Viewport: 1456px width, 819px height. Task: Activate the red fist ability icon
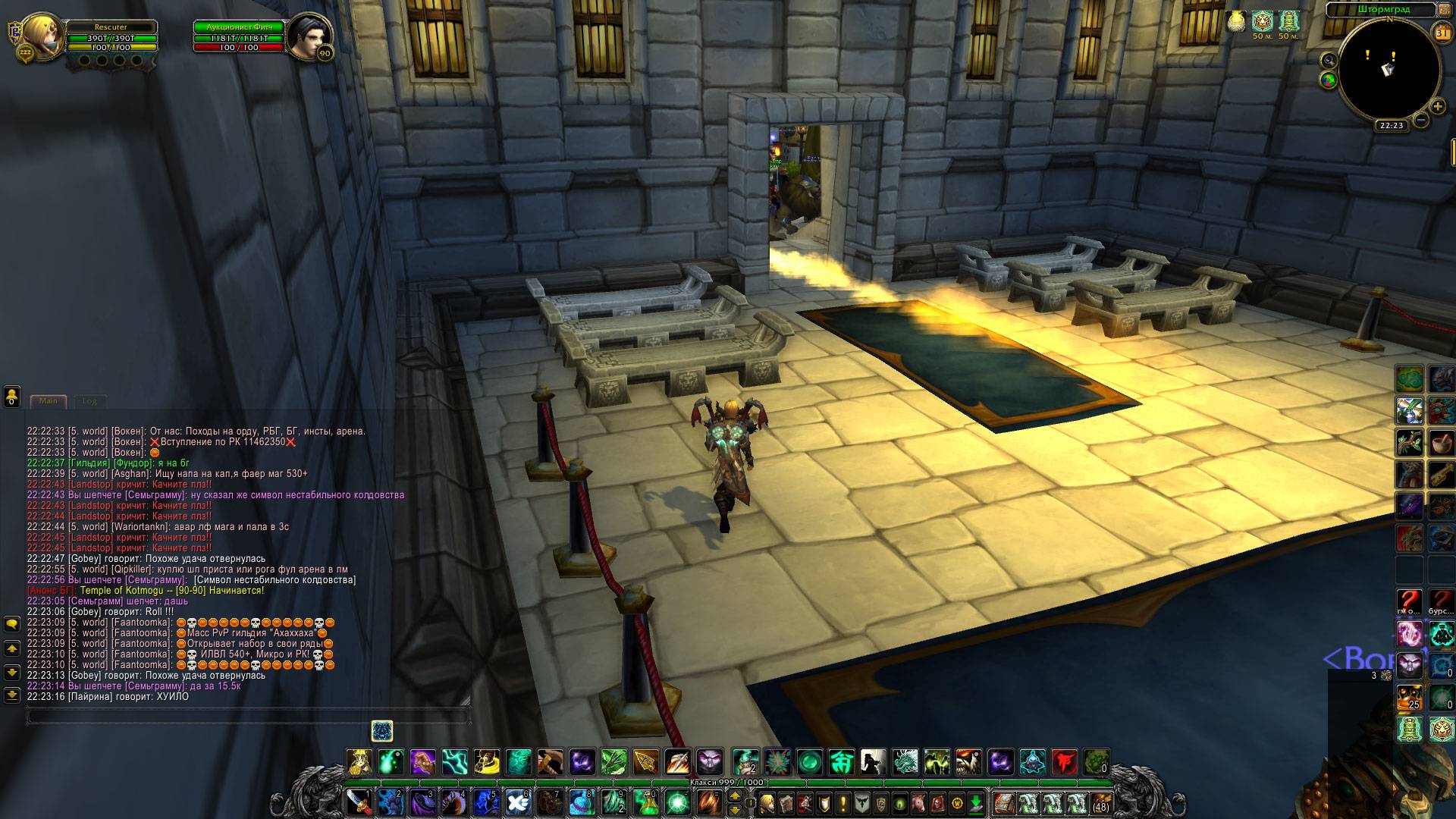point(1065,761)
